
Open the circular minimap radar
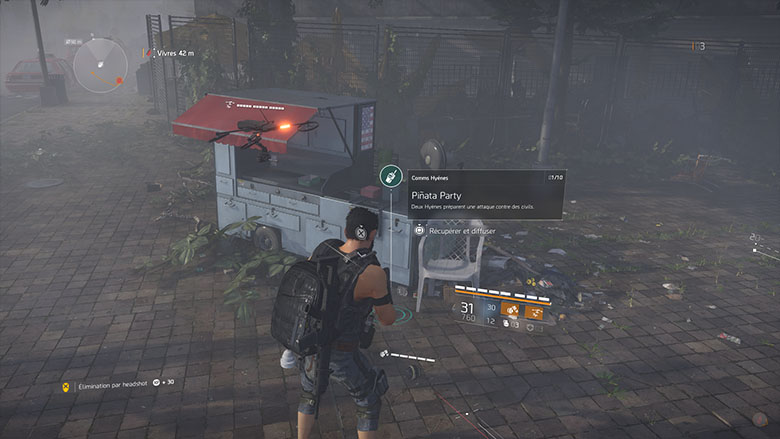coord(101,65)
